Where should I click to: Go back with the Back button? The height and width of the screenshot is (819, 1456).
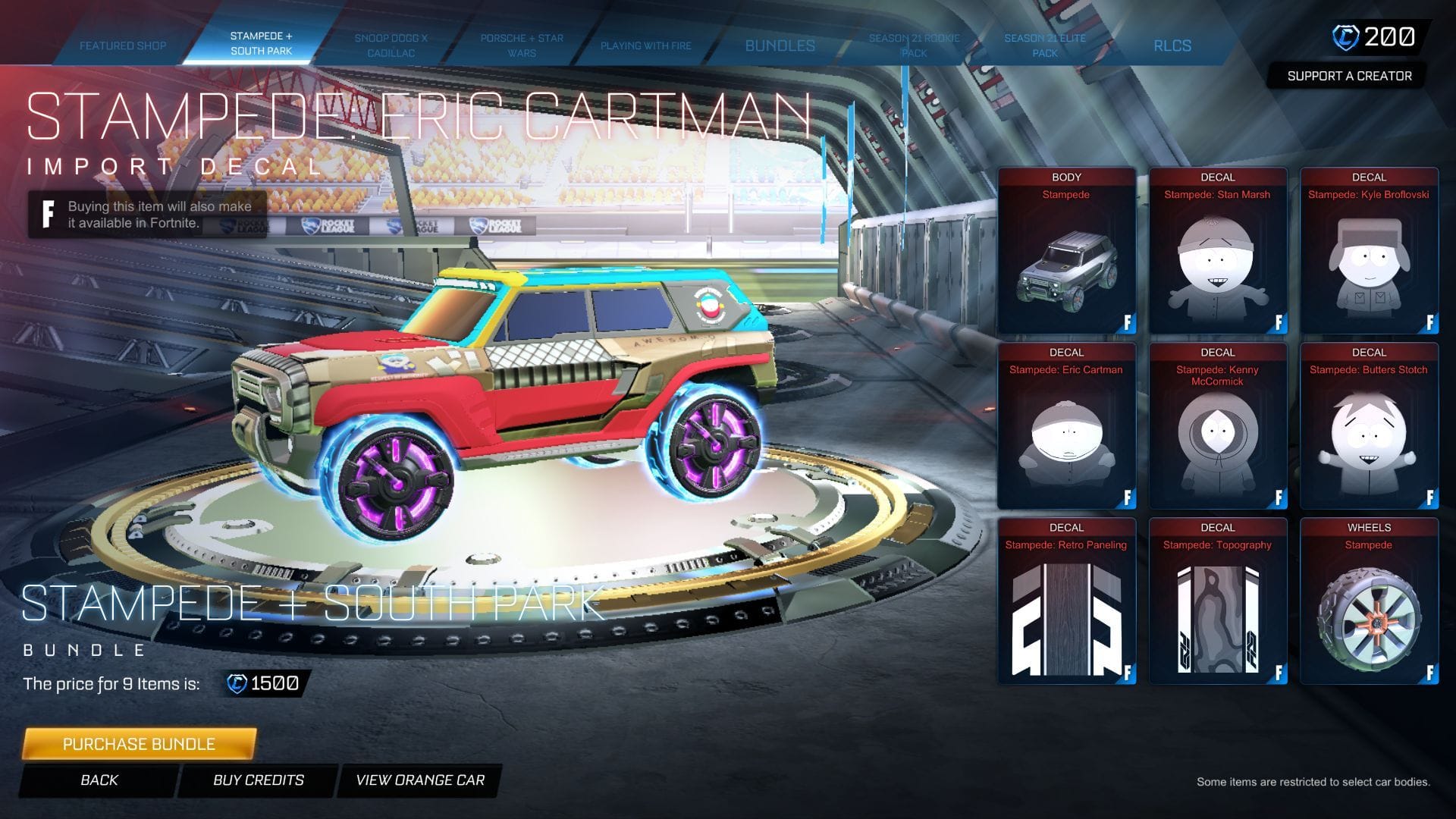click(99, 780)
